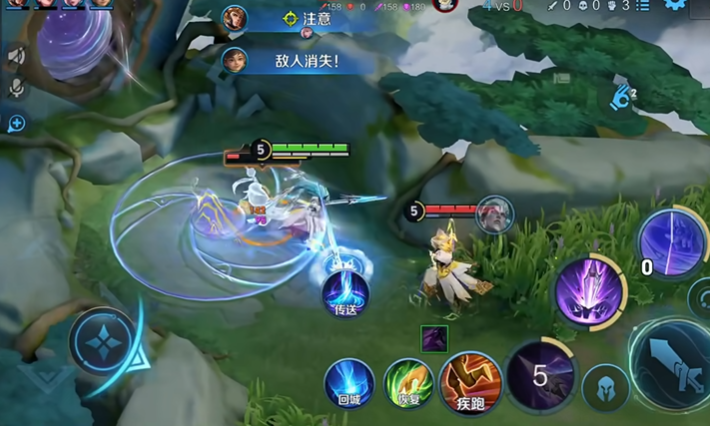Activate the 回城 recall spell
This screenshot has height=426, width=710.
[x=349, y=382]
